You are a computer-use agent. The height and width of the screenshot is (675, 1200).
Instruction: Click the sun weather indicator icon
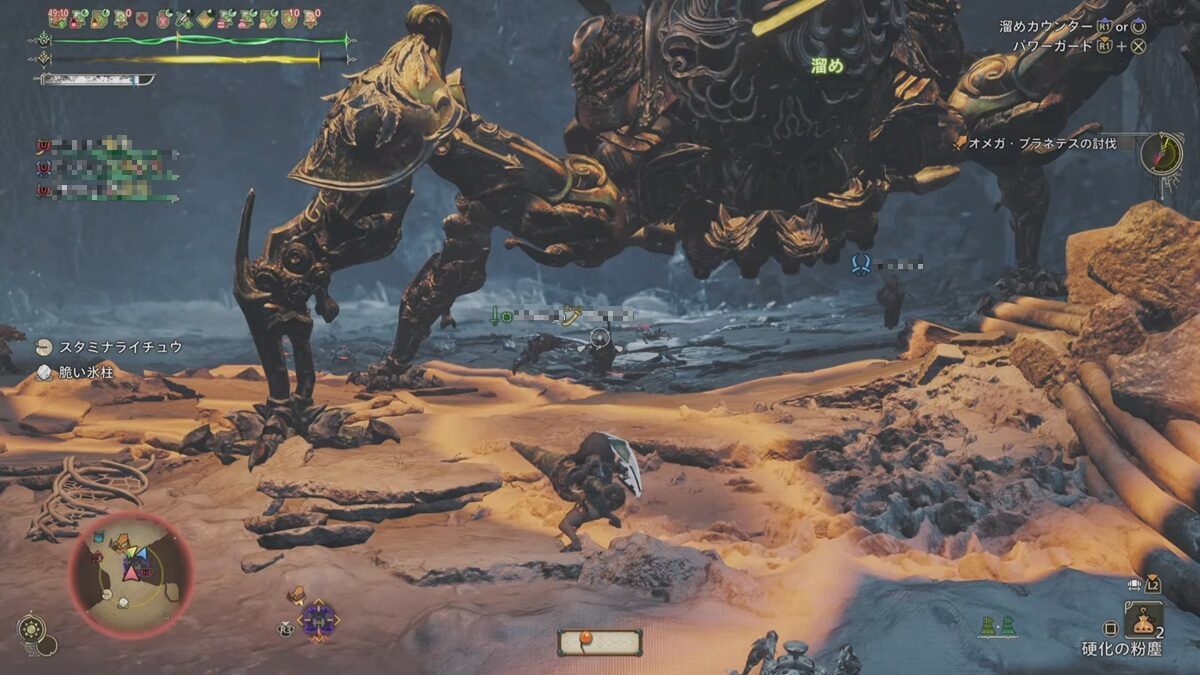tap(31, 630)
